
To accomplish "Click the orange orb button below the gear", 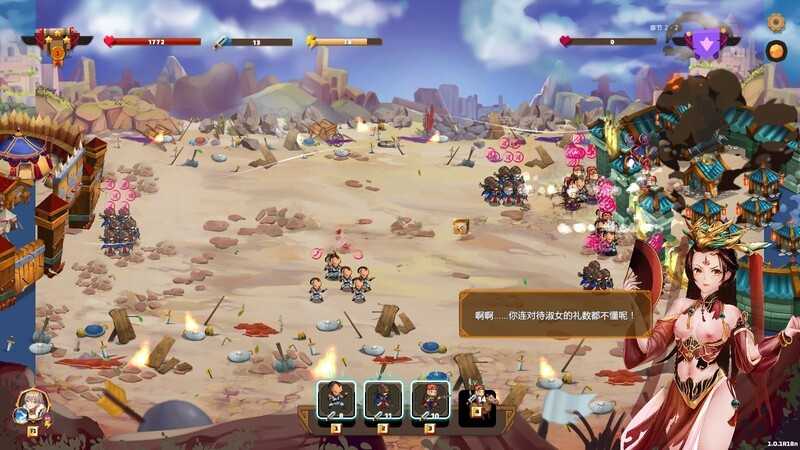I will point(776,50).
